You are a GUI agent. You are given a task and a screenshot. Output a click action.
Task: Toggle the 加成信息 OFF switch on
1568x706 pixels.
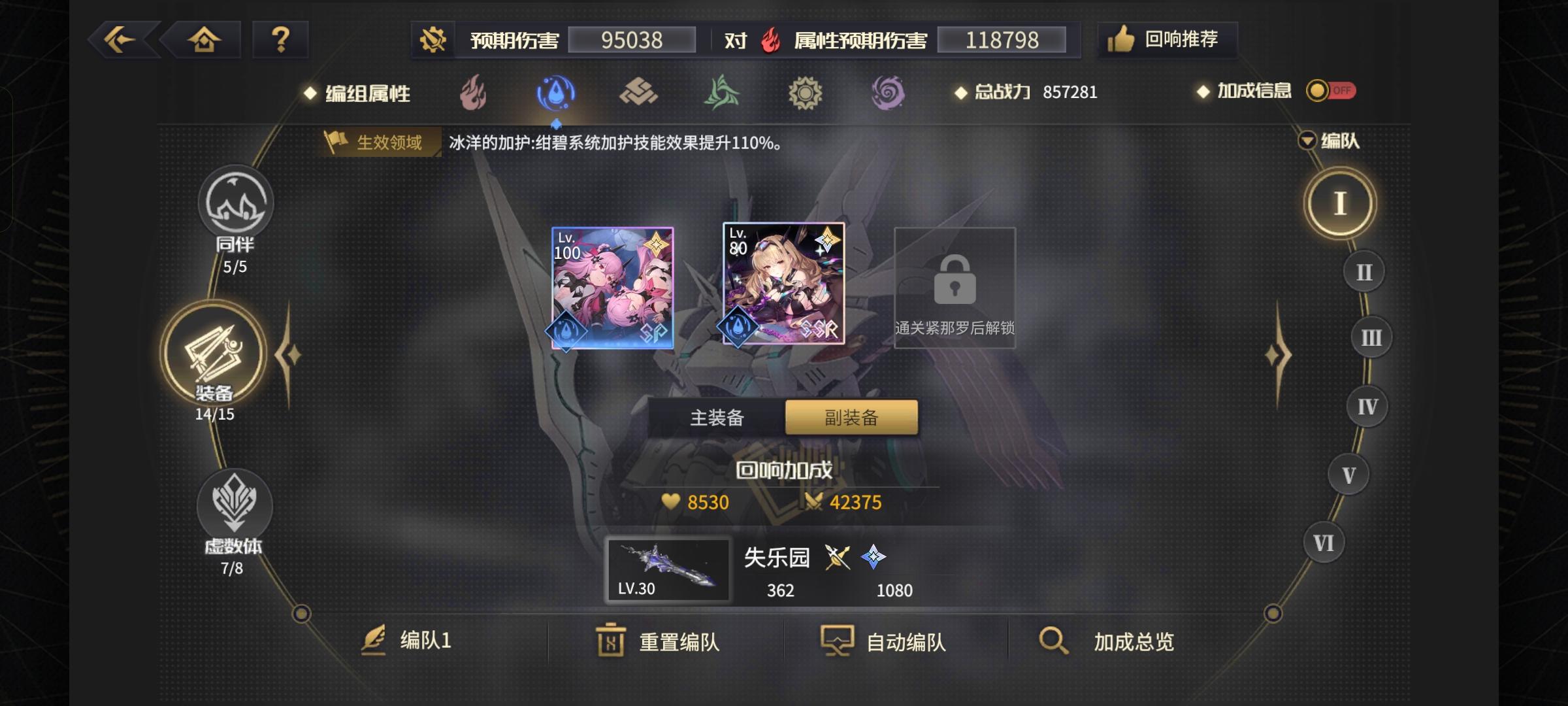pyautogui.click(x=1330, y=92)
